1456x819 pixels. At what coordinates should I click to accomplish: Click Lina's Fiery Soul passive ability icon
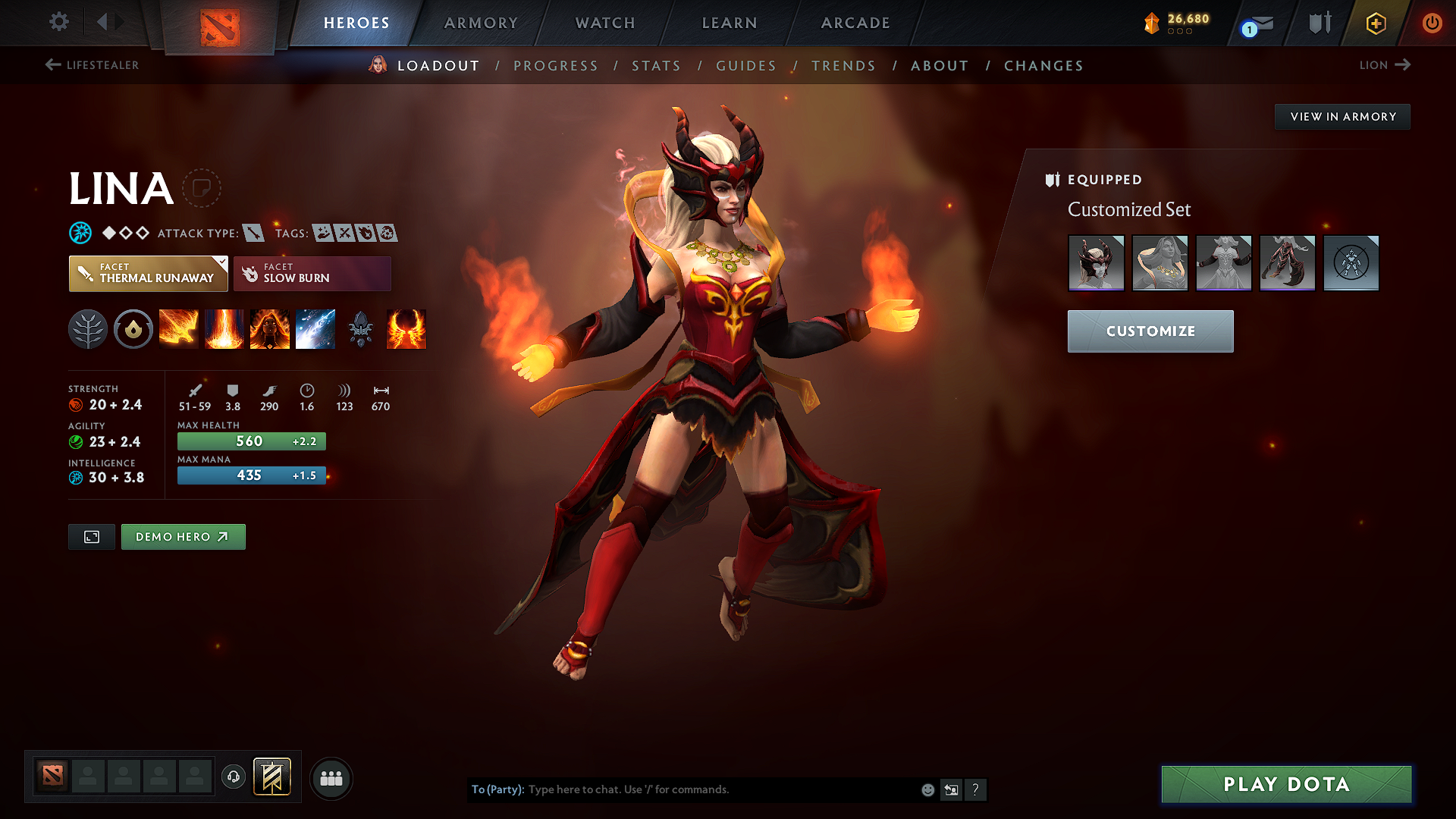click(x=270, y=329)
